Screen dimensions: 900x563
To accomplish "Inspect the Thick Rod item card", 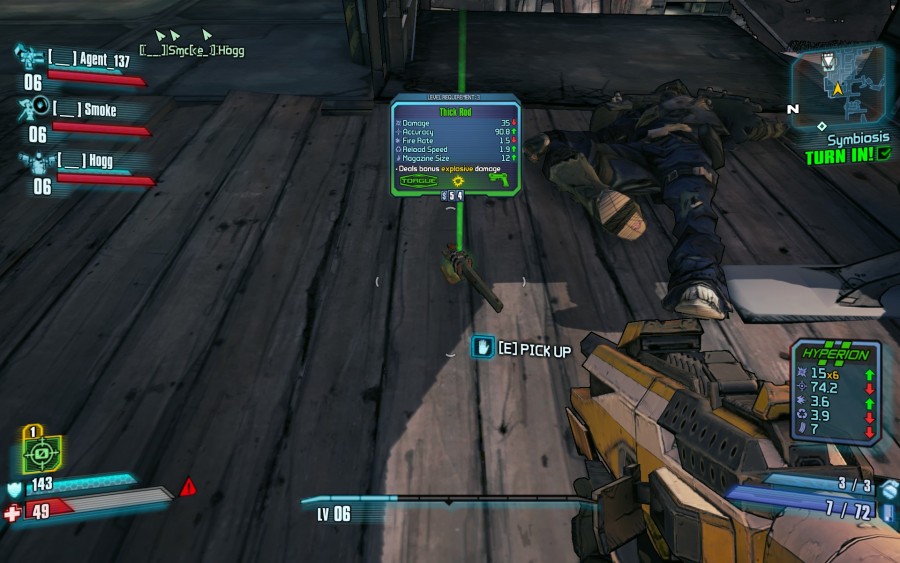I will (455, 142).
